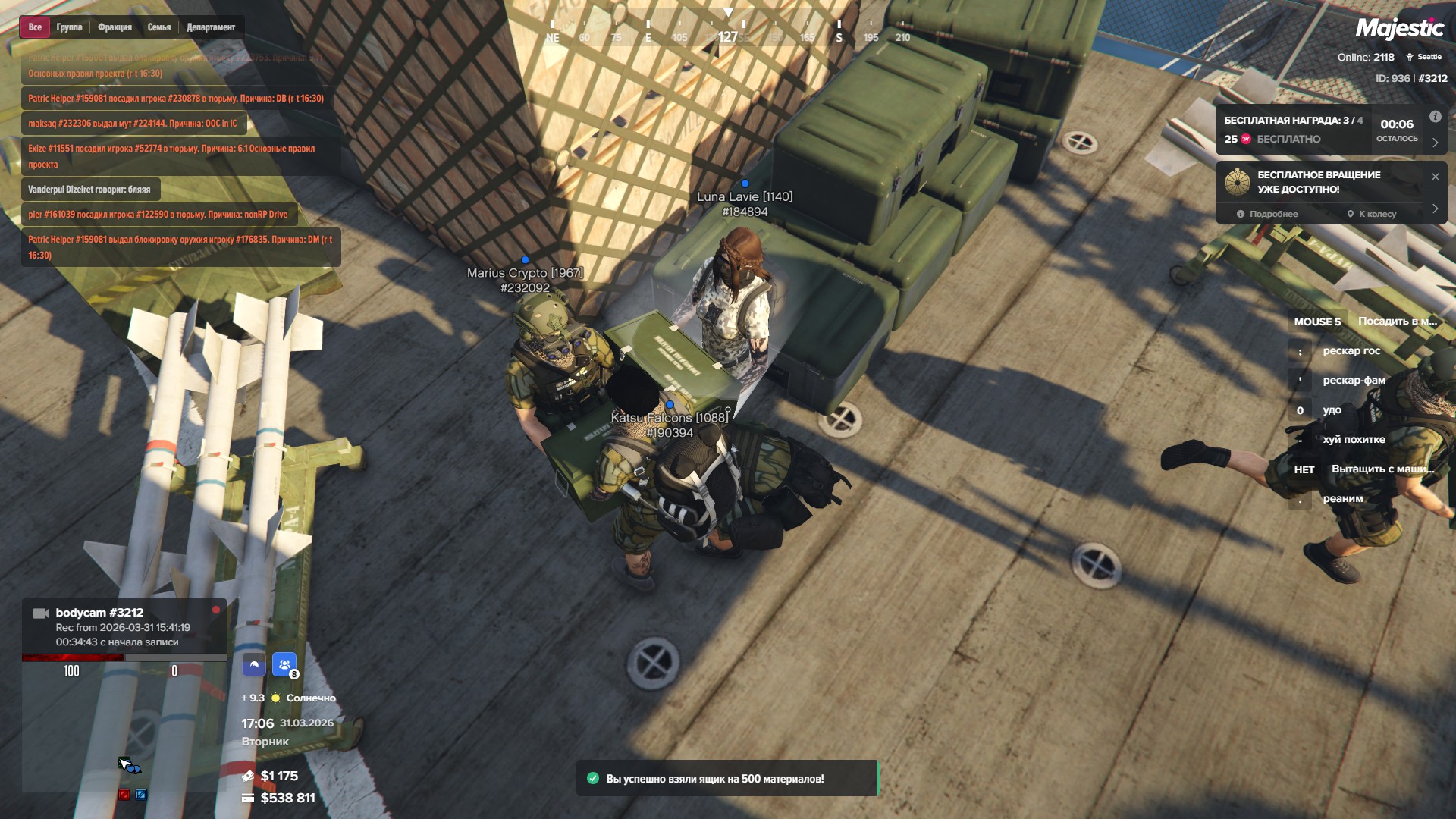Select the Фракция chat tab
Screen dimensions: 1456x819
pyautogui.click(x=115, y=27)
